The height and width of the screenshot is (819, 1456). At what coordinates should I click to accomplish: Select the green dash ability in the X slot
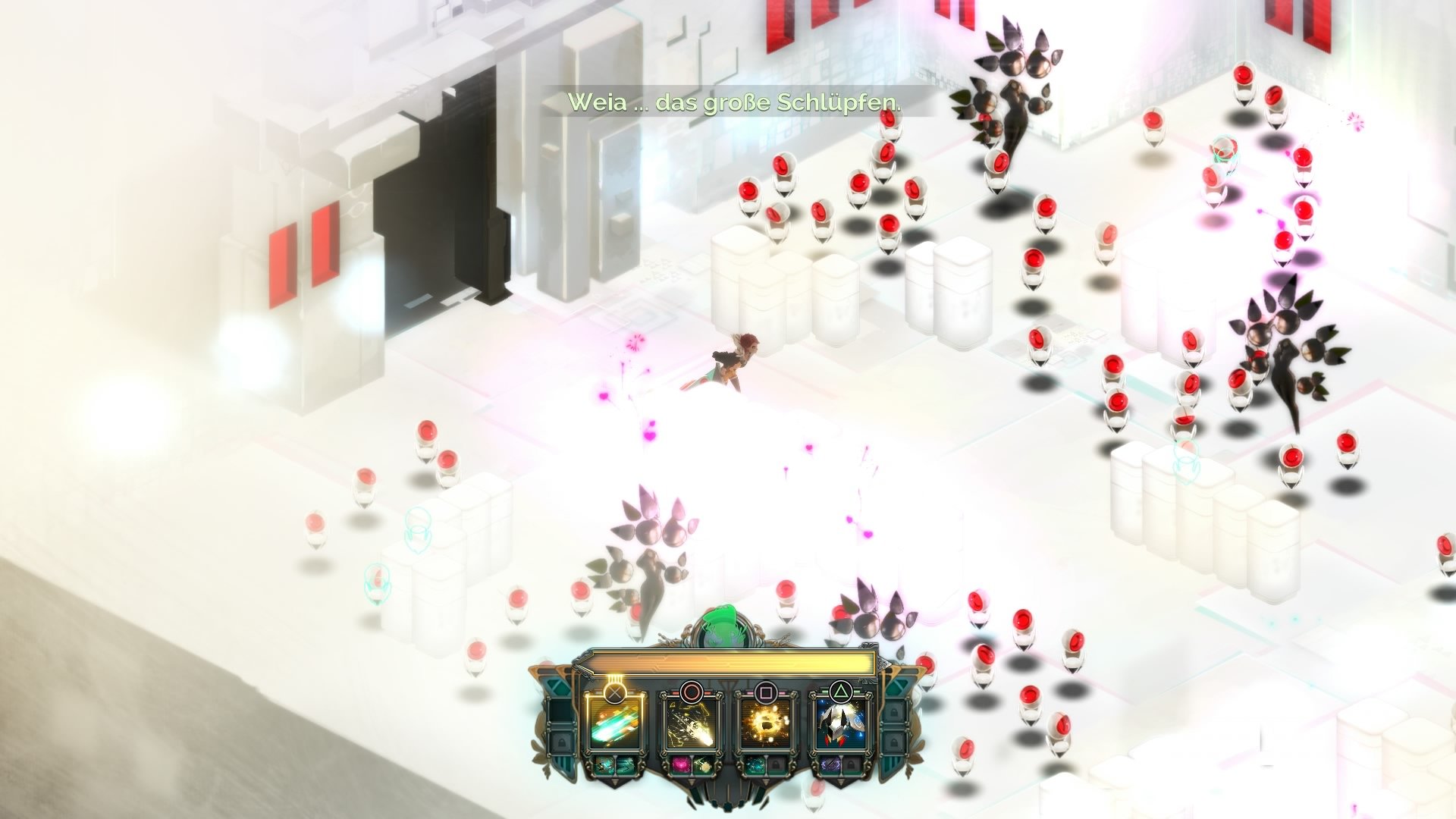615,725
